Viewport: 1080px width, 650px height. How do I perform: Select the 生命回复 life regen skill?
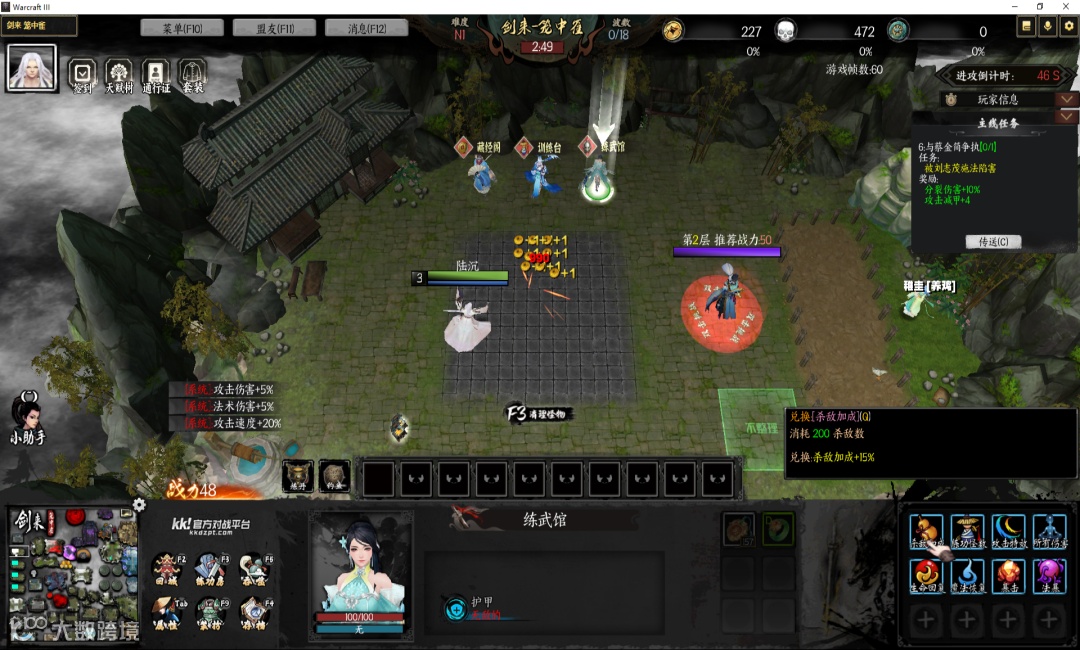pos(926,574)
